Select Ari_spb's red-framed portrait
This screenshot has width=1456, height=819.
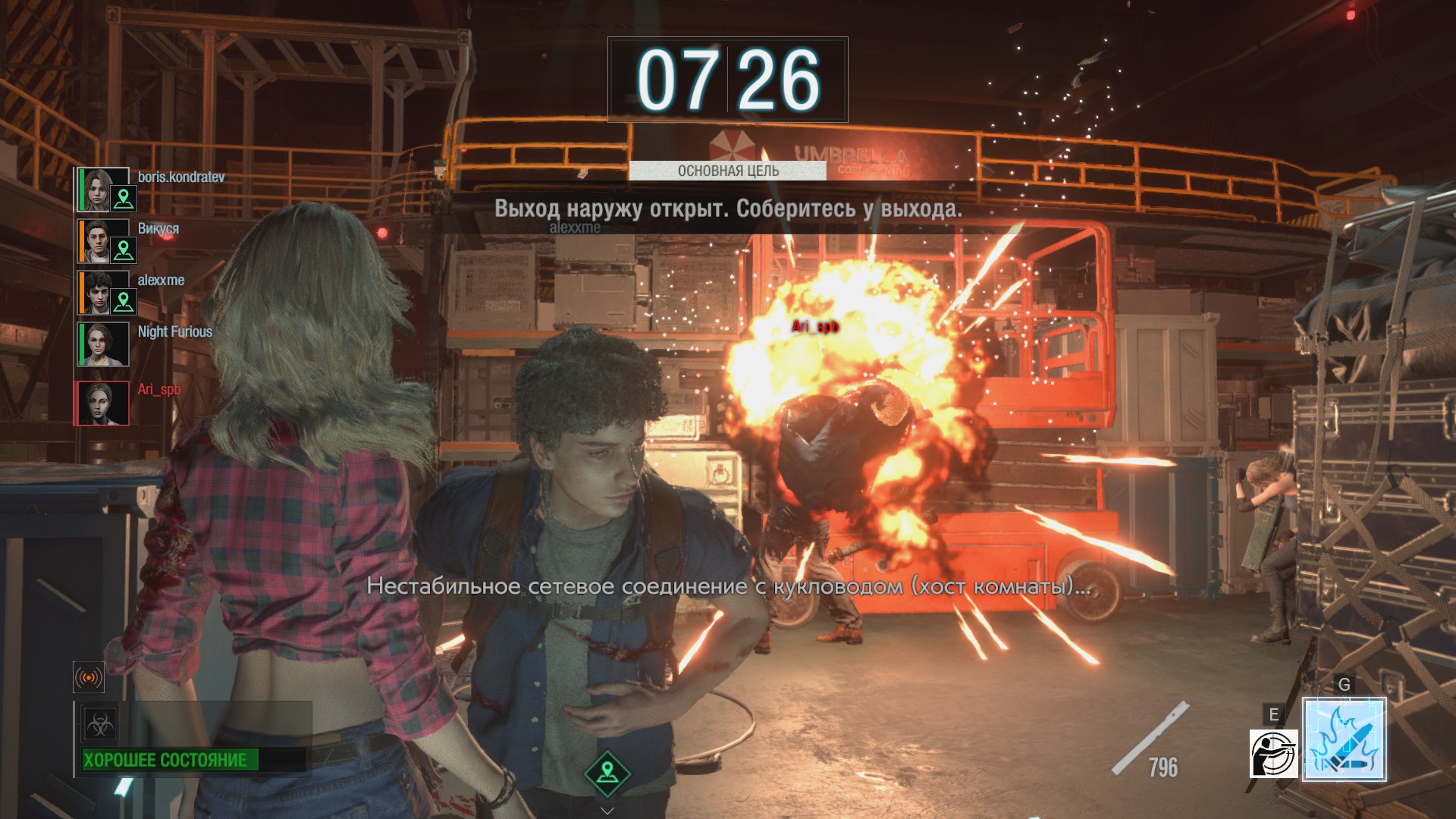[x=102, y=403]
